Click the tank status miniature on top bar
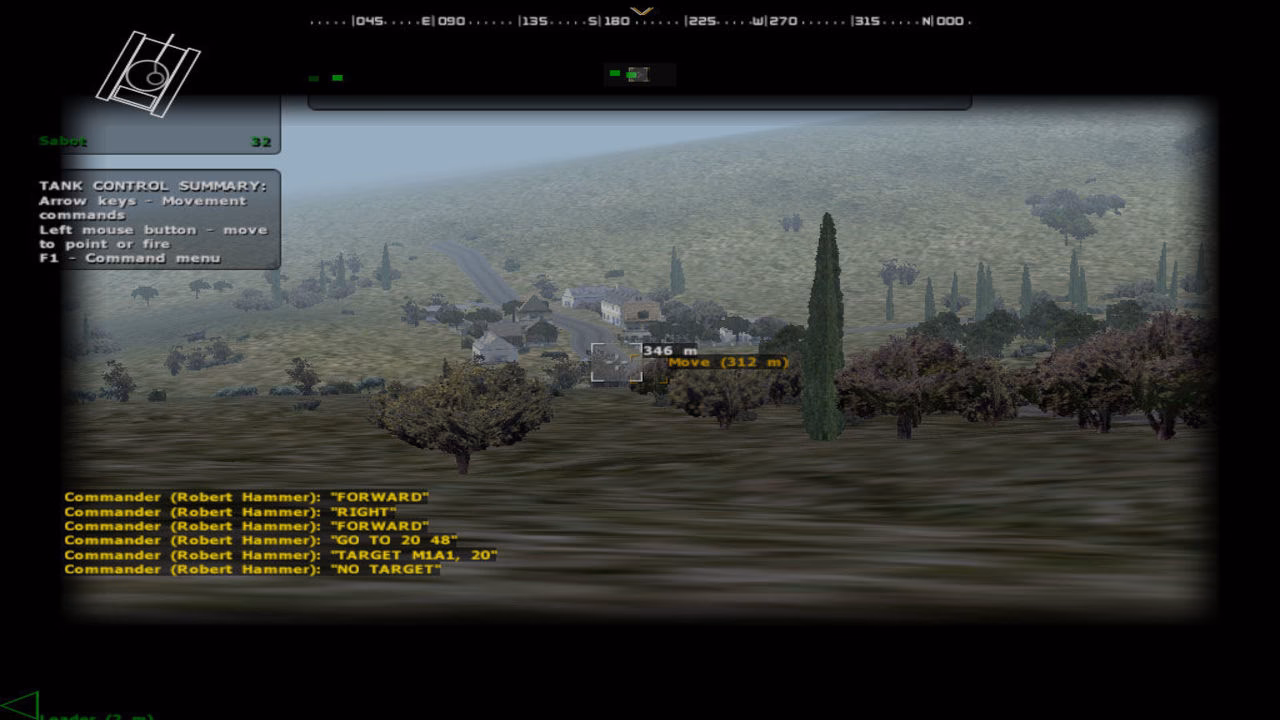Image resolution: width=1280 pixels, height=720 pixels. (640, 74)
